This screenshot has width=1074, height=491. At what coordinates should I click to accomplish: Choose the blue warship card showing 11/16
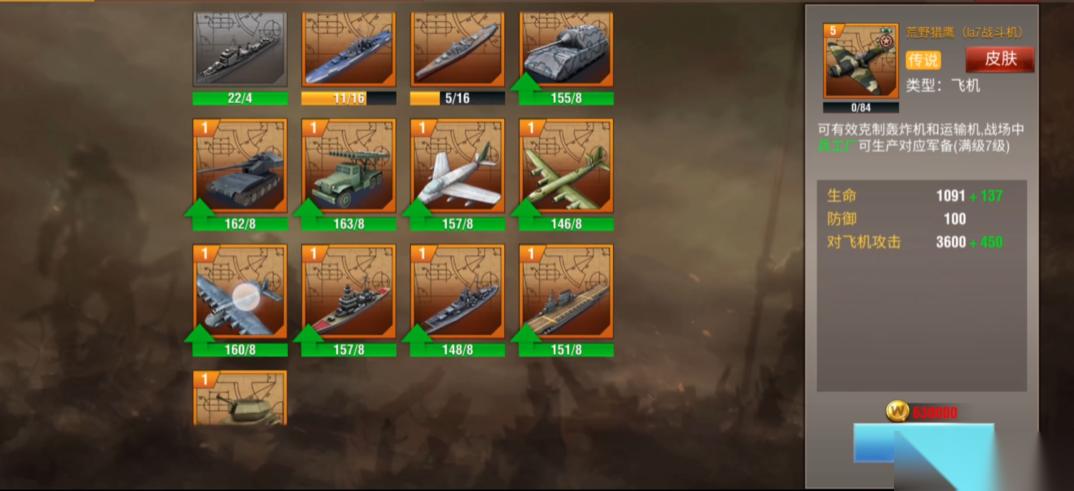(349, 49)
